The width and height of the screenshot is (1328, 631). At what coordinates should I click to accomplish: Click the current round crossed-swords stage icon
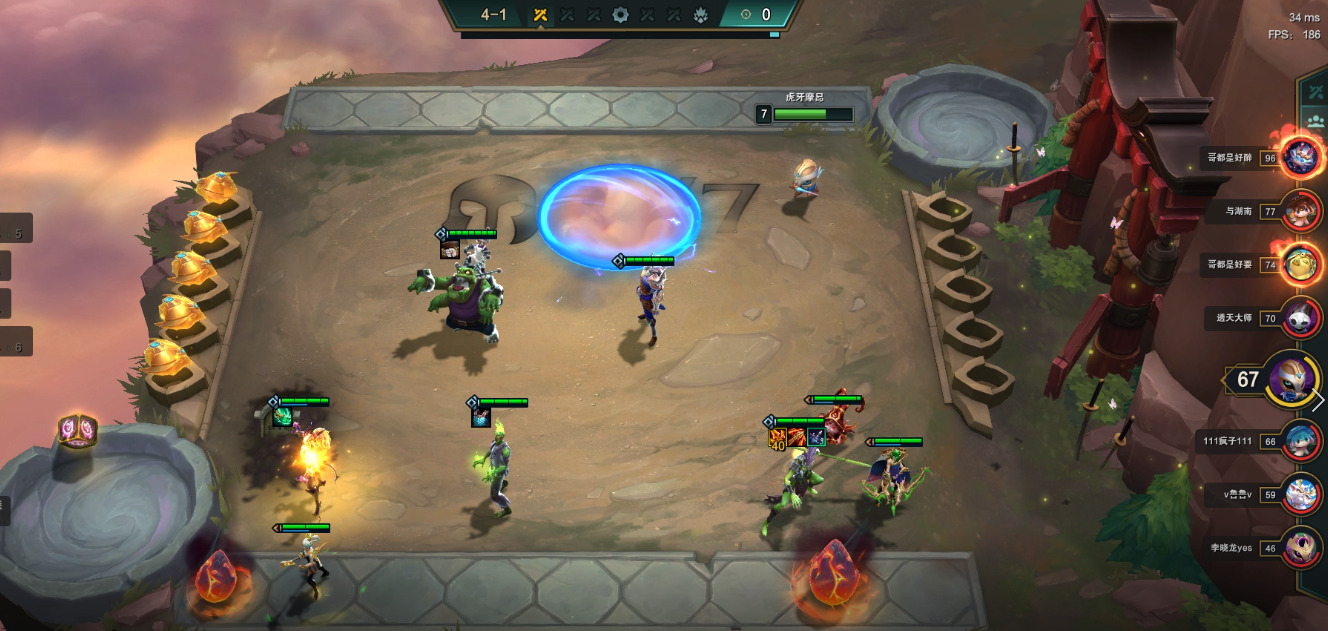(x=540, y=15)
